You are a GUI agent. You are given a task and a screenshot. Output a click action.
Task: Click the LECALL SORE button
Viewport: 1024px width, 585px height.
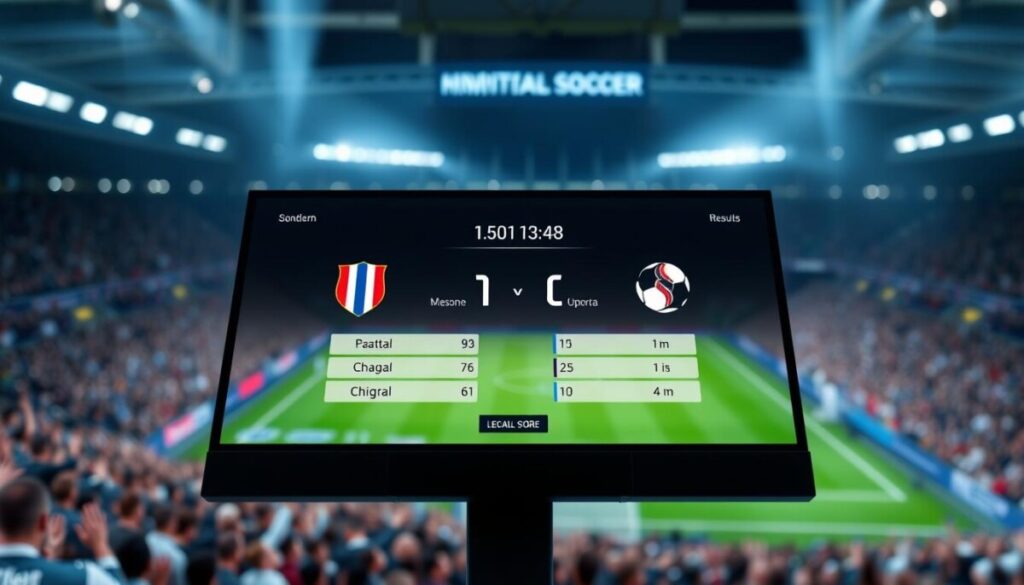coord(513,424)
